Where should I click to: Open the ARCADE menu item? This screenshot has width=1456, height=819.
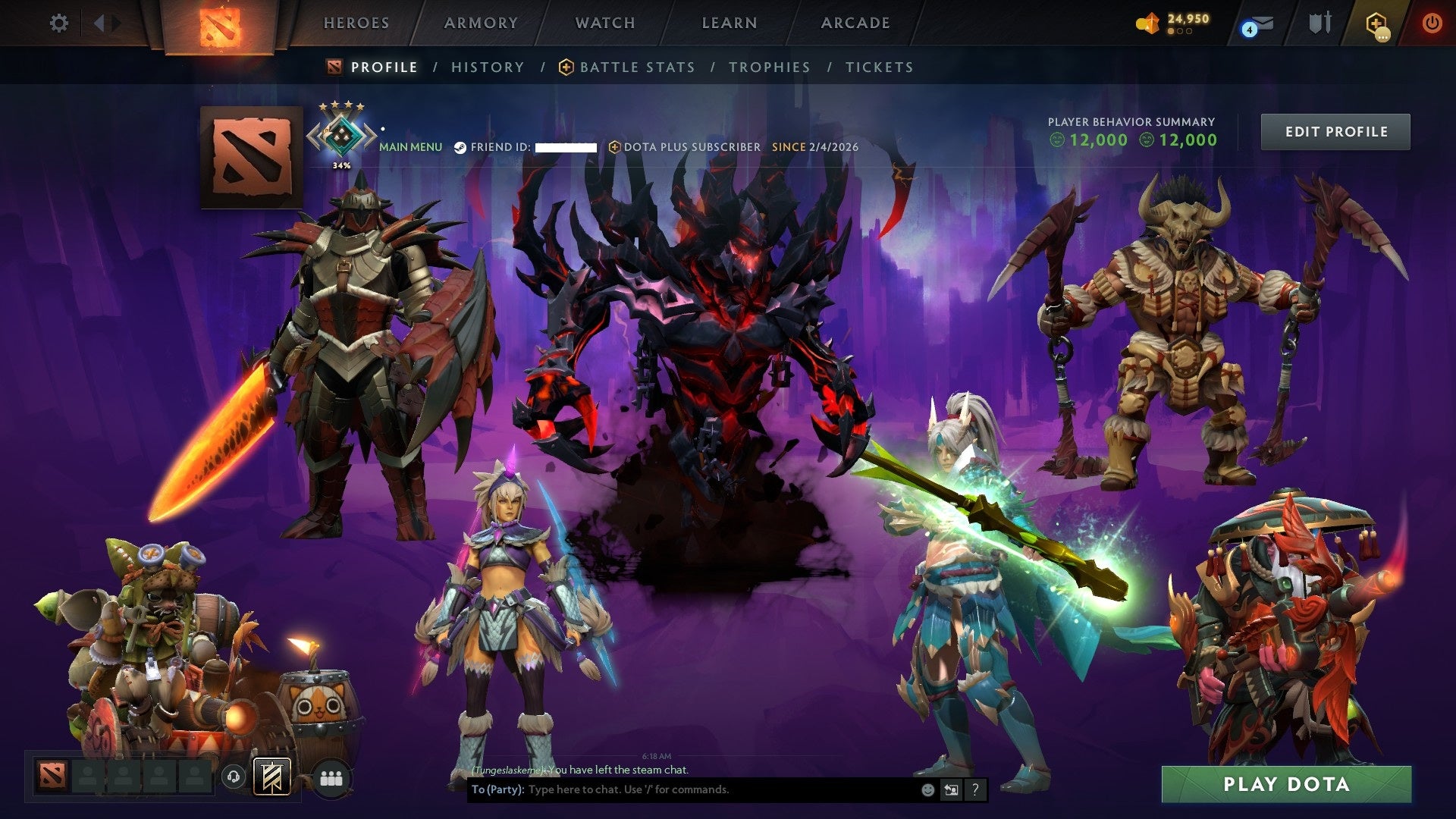pos(855,23)
